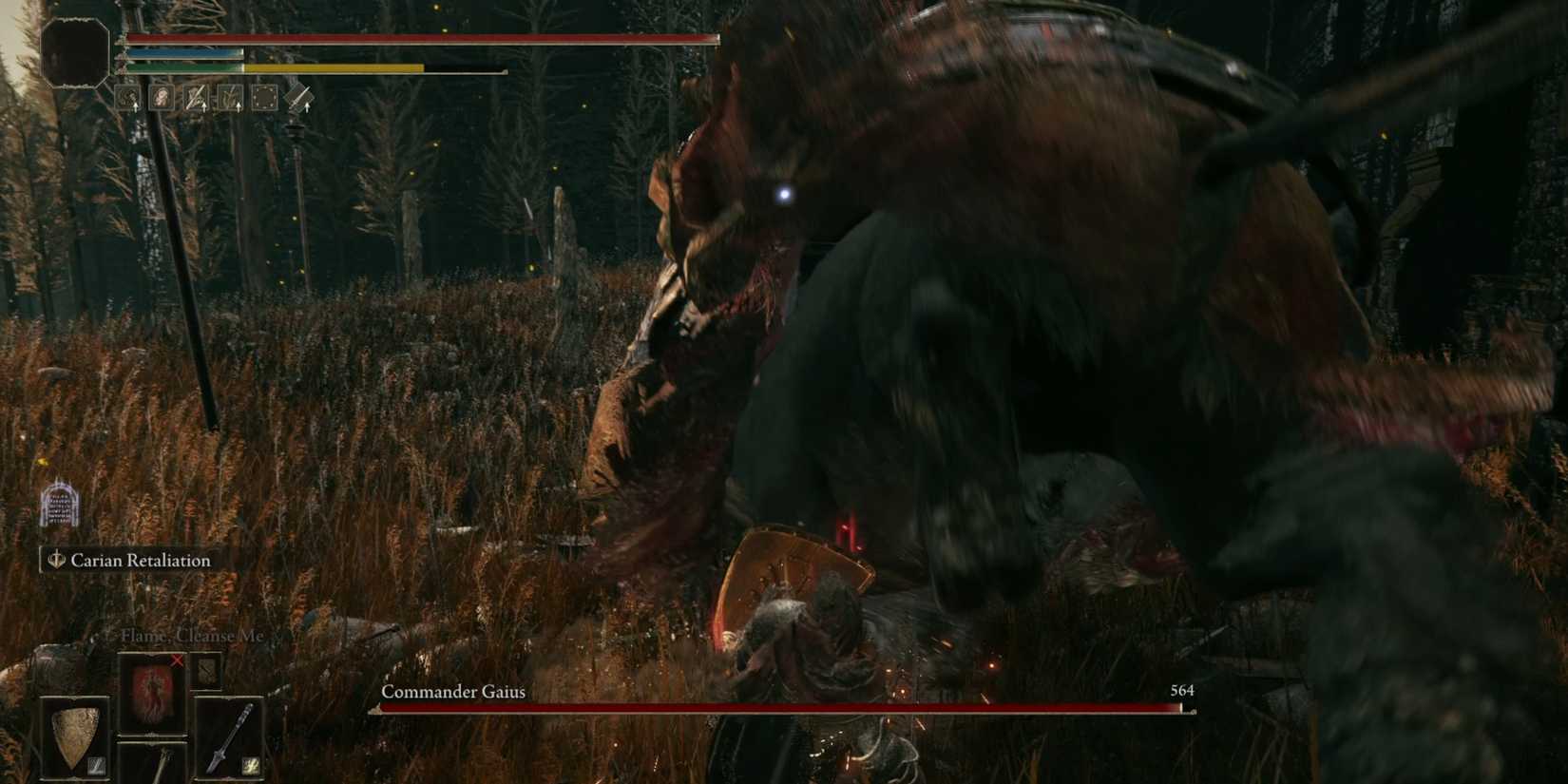
Task: Select the dagger icon beside the hotbar
Action: [x=298, y=97]
